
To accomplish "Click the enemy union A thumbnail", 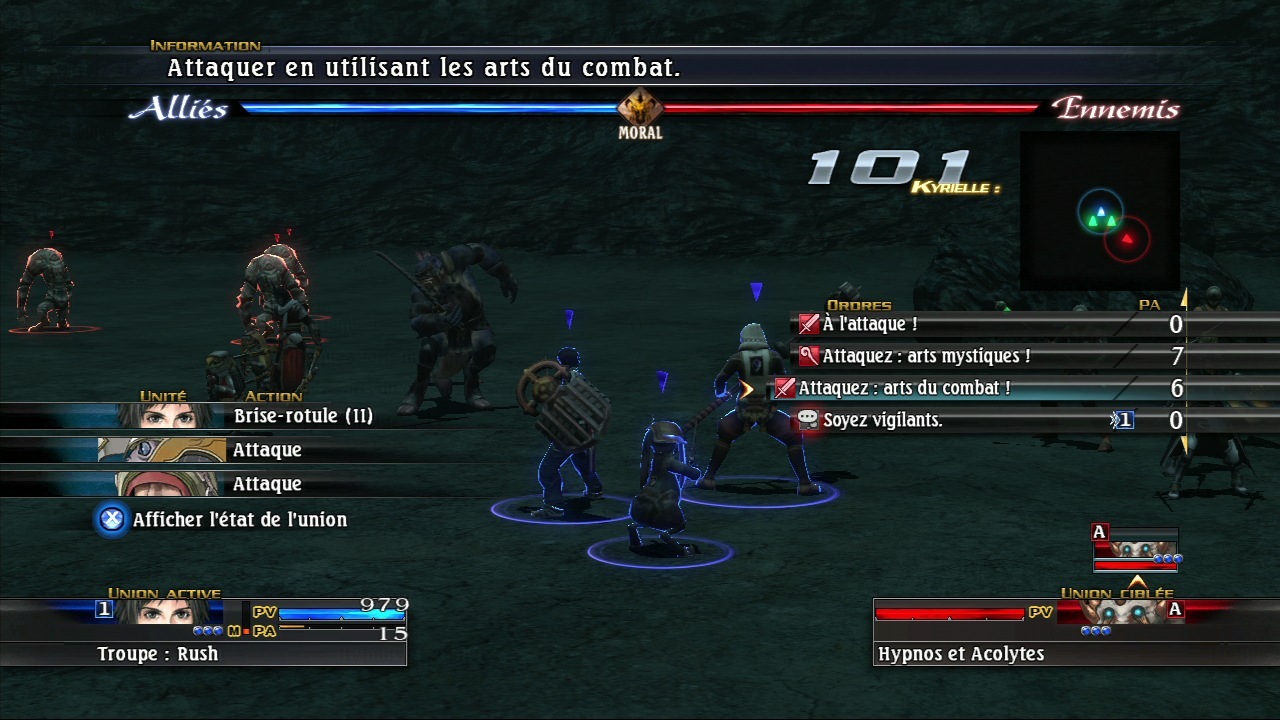I will coord(1135,550).
